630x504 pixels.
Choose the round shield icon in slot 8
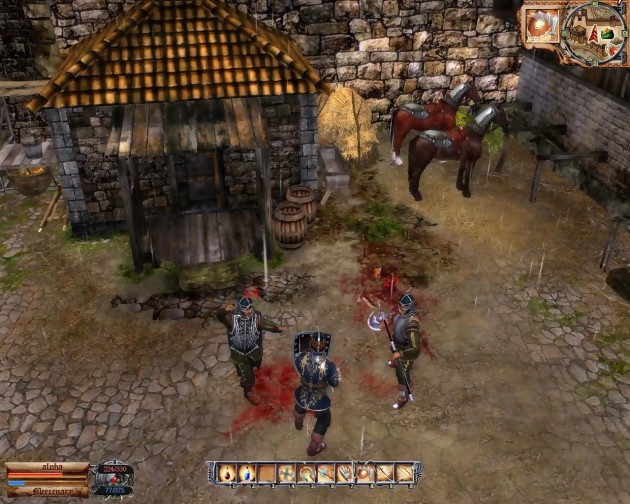365,473
